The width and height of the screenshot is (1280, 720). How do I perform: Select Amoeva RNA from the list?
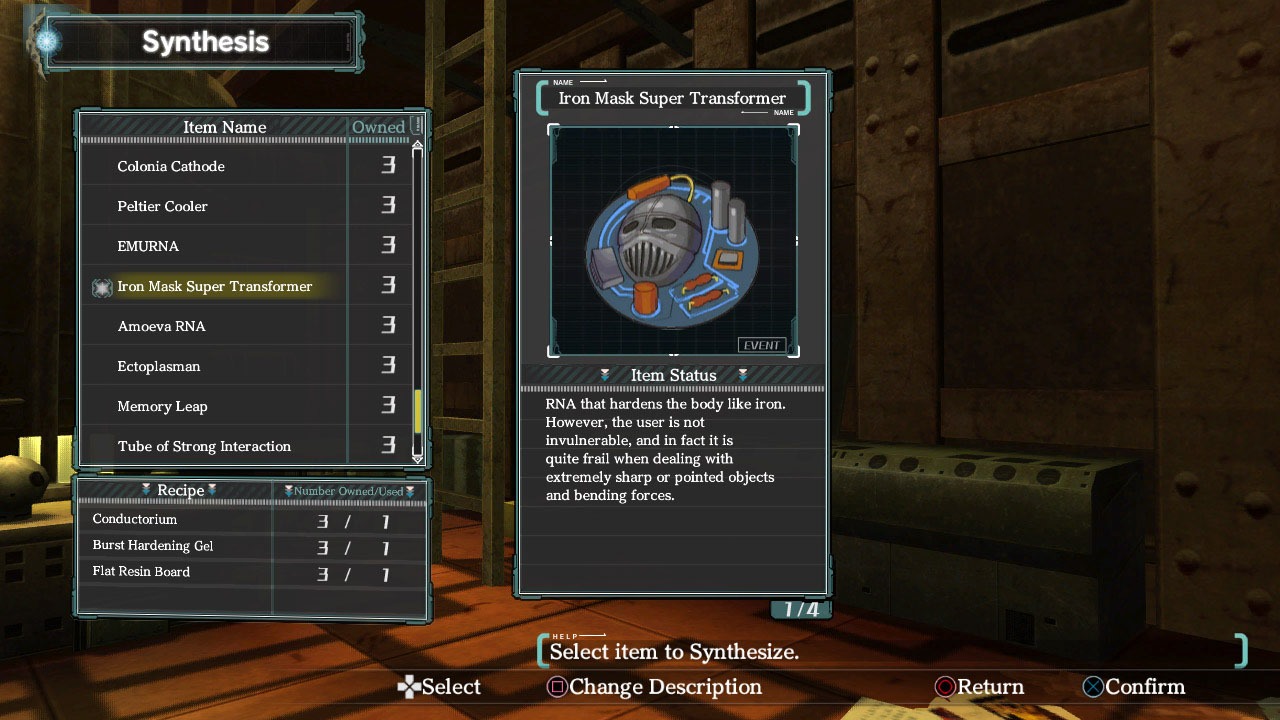point(161,326)
